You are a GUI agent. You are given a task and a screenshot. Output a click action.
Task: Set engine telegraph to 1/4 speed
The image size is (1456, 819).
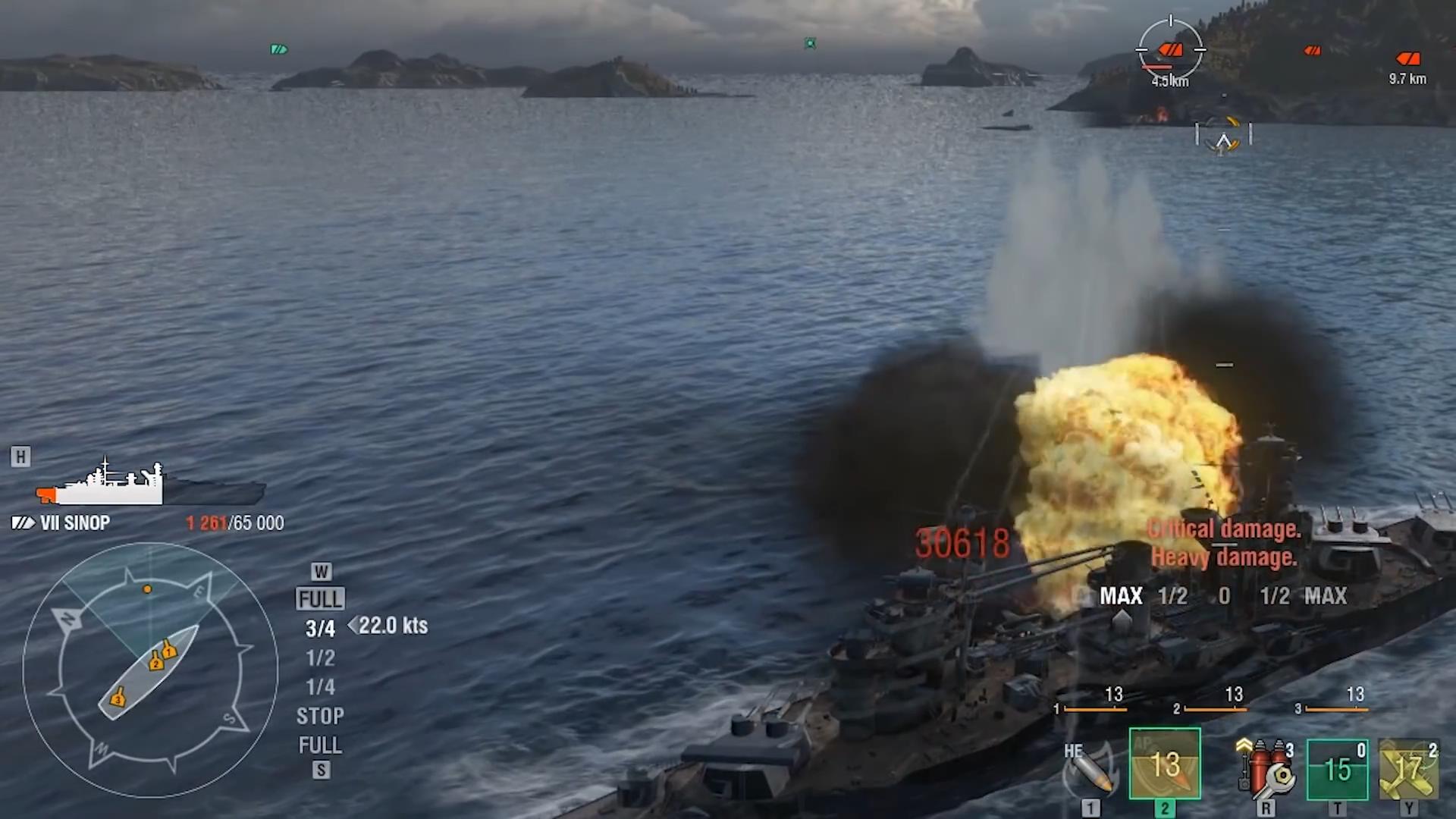point(320,687)
